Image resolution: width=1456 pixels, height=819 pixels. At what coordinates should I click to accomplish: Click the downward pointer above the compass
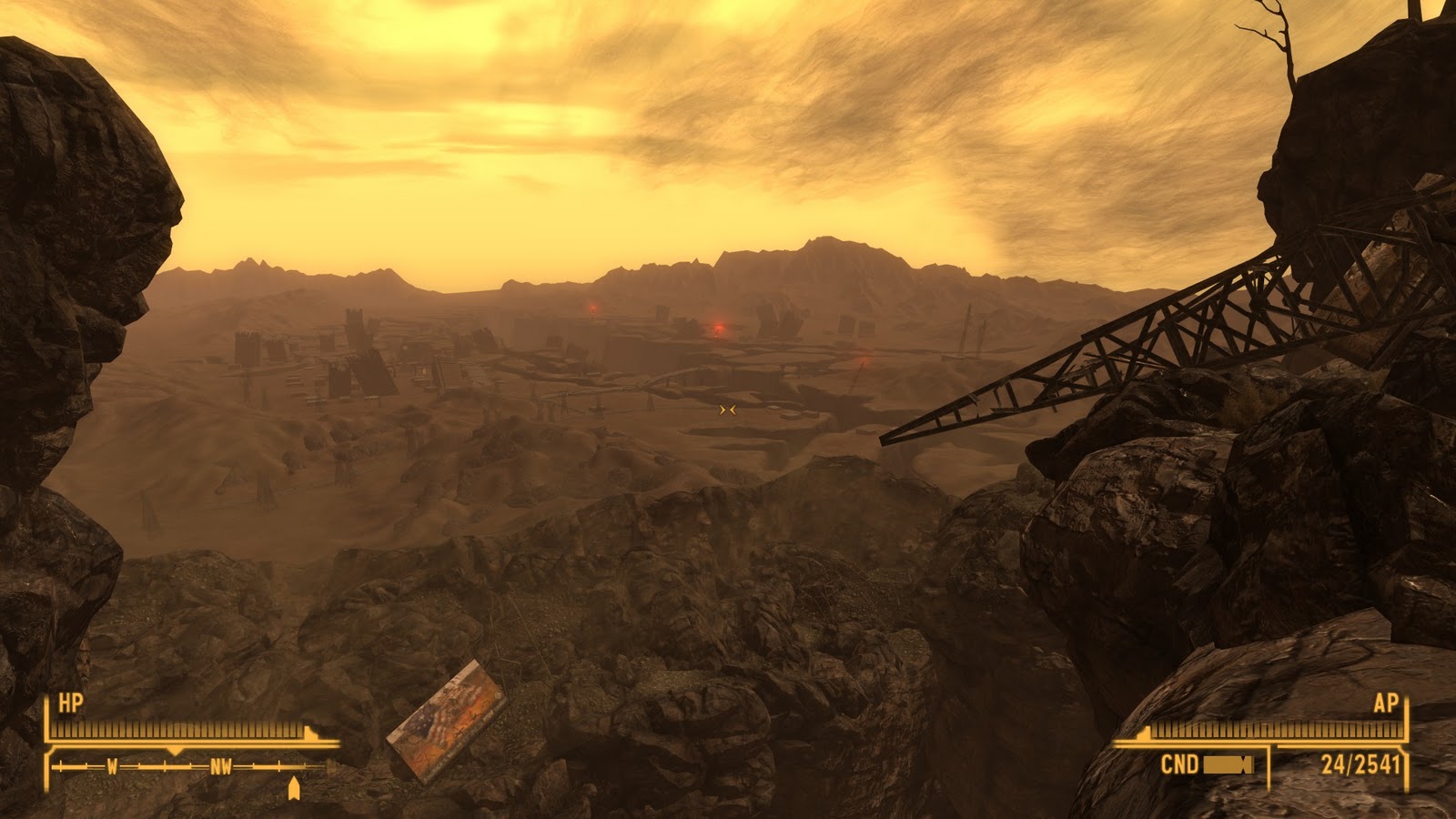click(175, 751)
